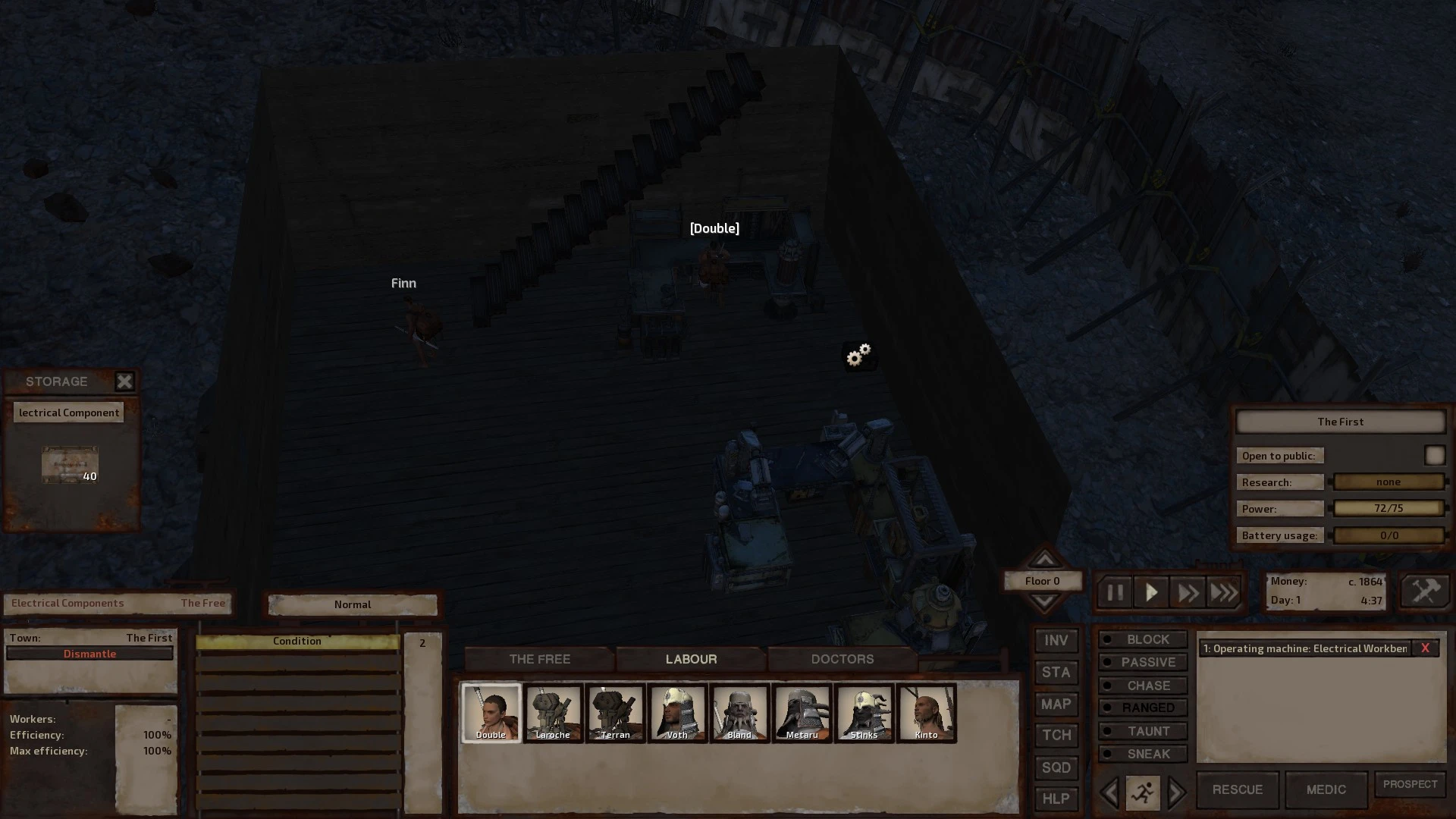Click the red Dismantle button

pos(89,654)
